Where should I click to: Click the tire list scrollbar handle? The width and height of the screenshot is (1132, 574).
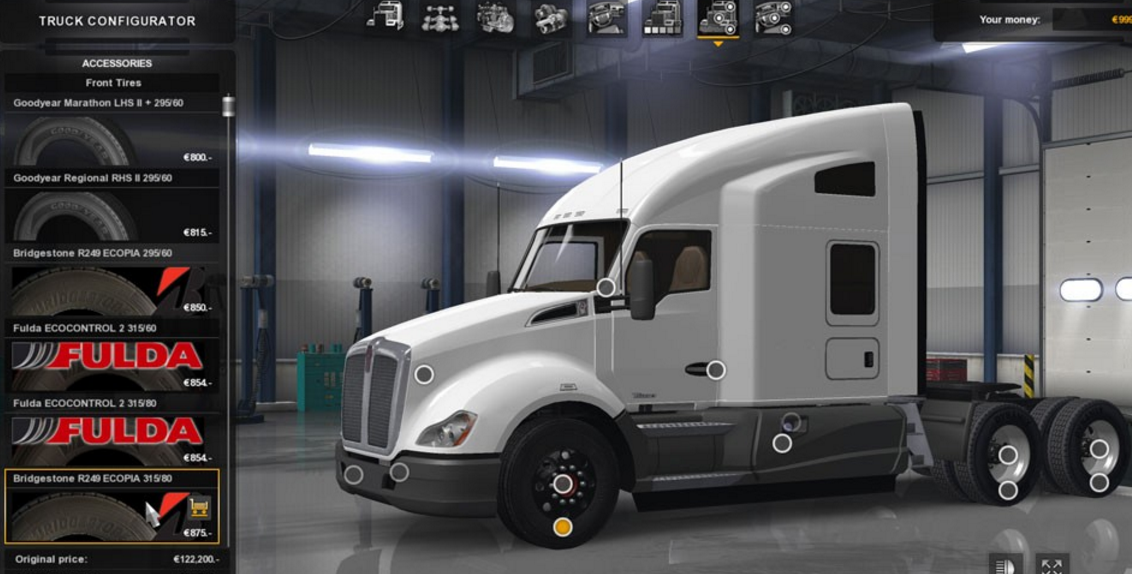point(229,106)
